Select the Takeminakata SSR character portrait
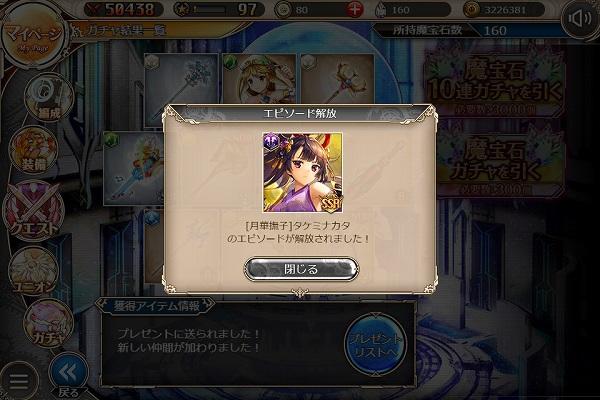The height and width of the screenshot is (400, 600). click(x=300, y=172)
